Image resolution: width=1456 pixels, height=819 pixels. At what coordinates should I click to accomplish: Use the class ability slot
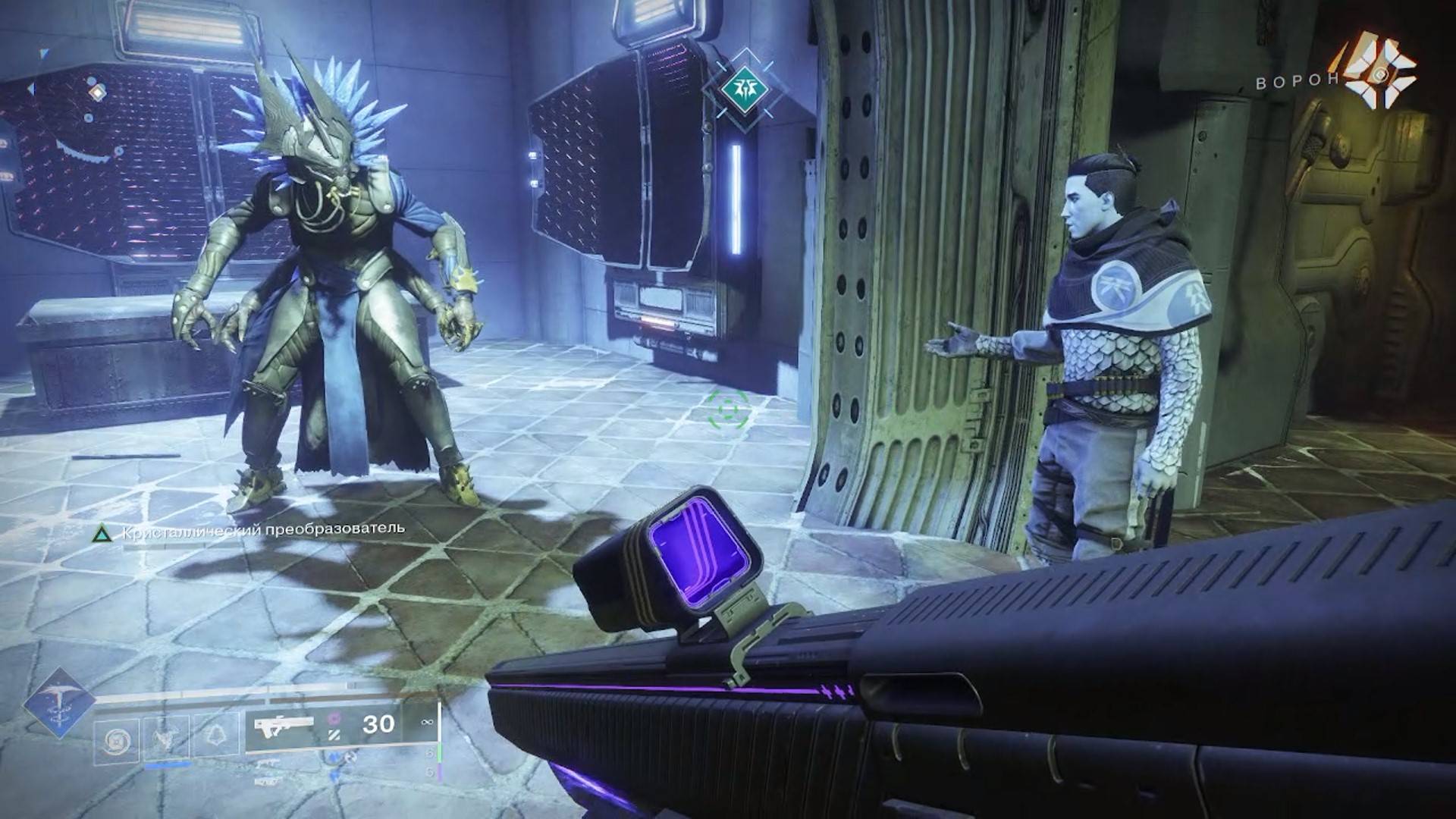pyautogui.click(x=215, y=735)
